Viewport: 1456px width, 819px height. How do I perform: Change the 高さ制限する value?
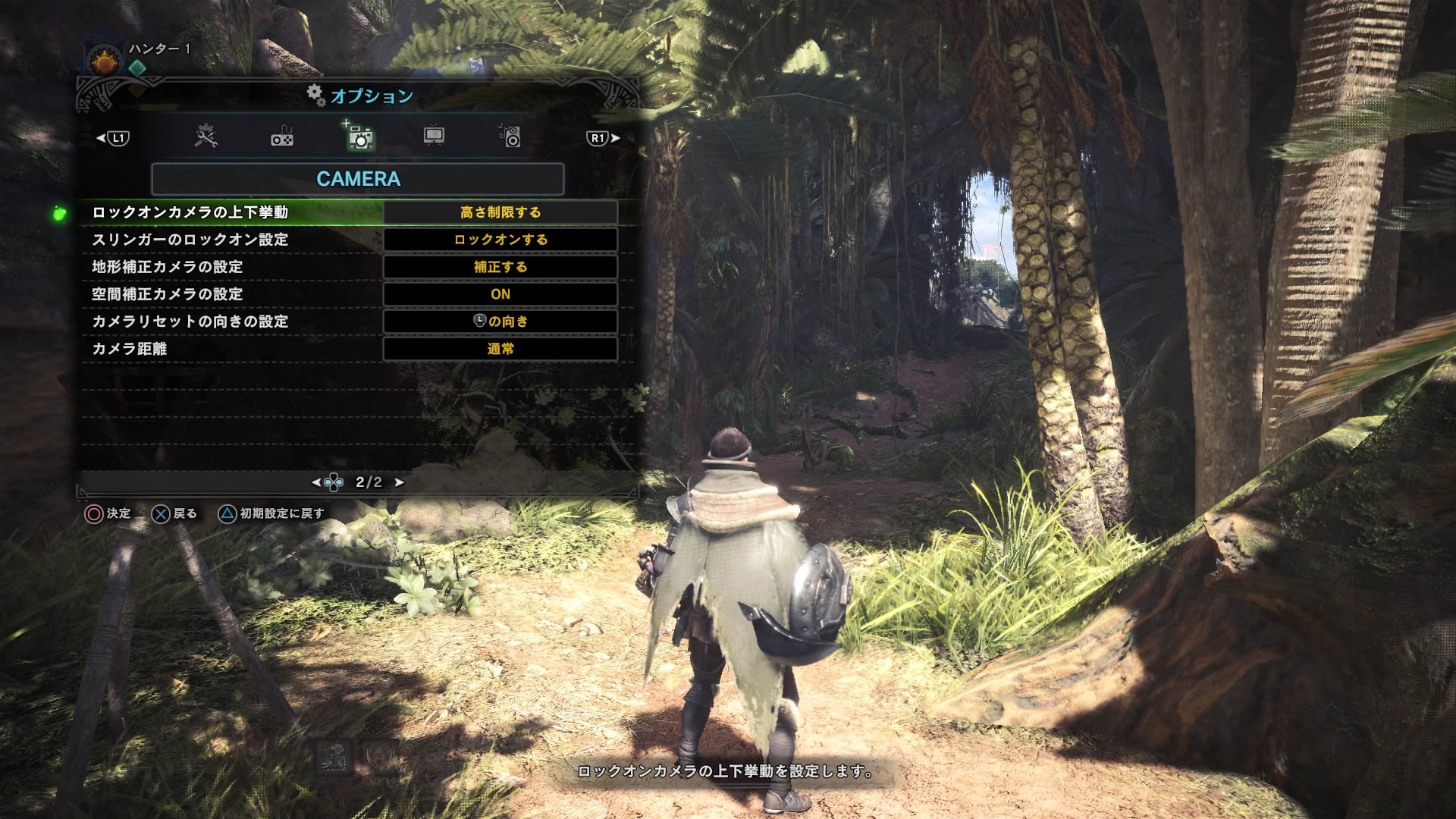[x=500, y=212]
